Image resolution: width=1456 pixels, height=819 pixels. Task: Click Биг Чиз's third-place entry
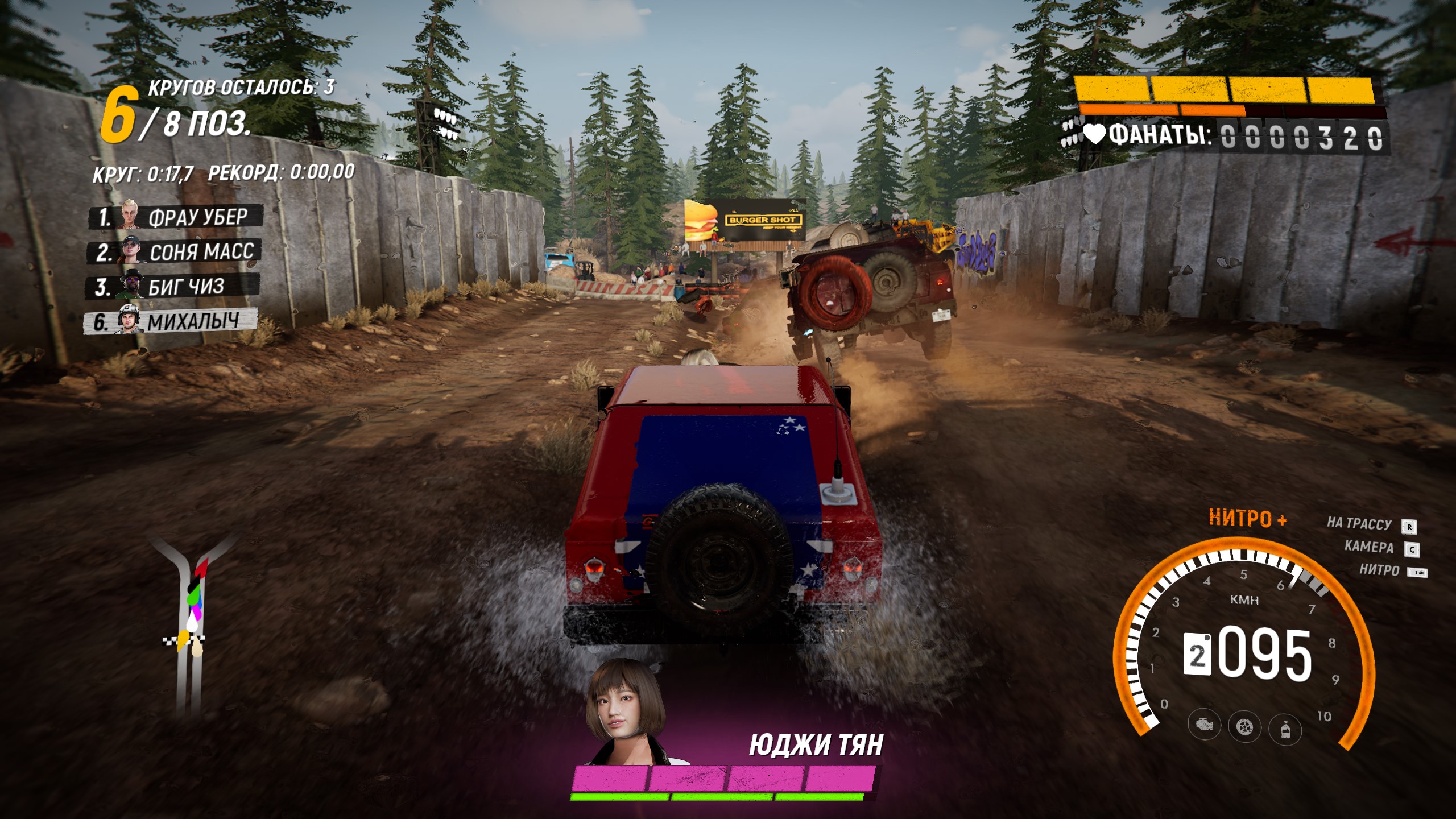(x=173, y=287)
